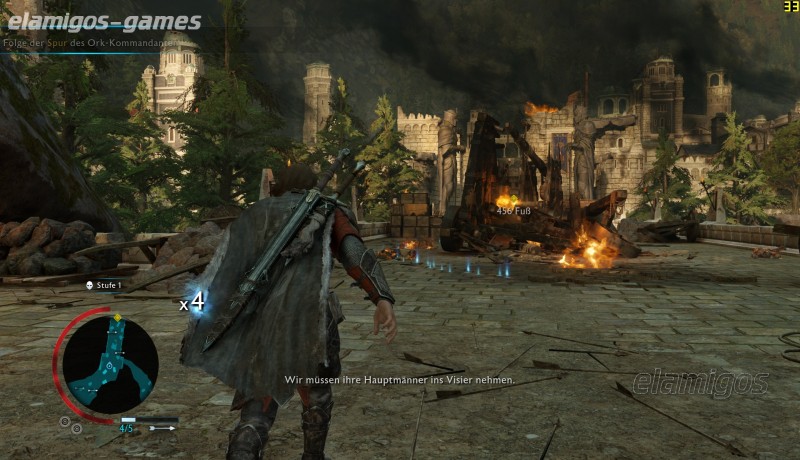Select the arrow ammunition icon
This screenshot has width=800, height=460.
pyautogui.click(x=160, y=428)
